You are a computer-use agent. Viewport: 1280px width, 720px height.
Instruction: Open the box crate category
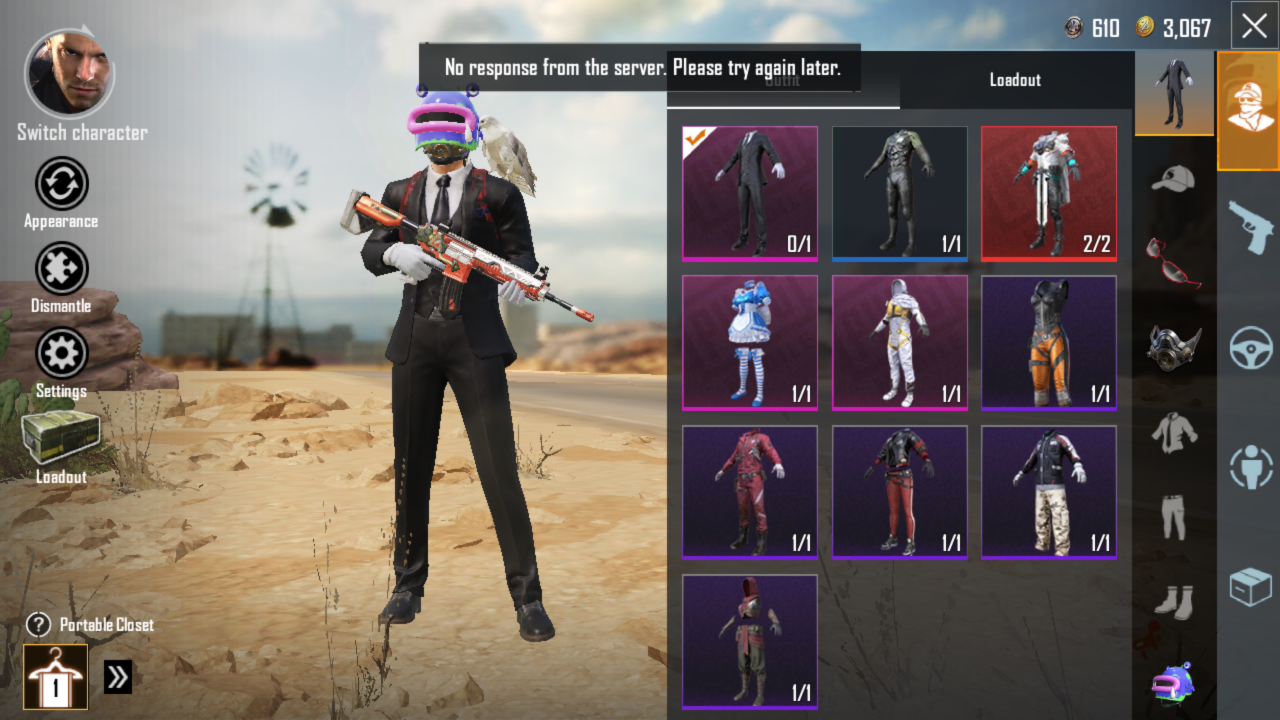tap(1250, 587)
